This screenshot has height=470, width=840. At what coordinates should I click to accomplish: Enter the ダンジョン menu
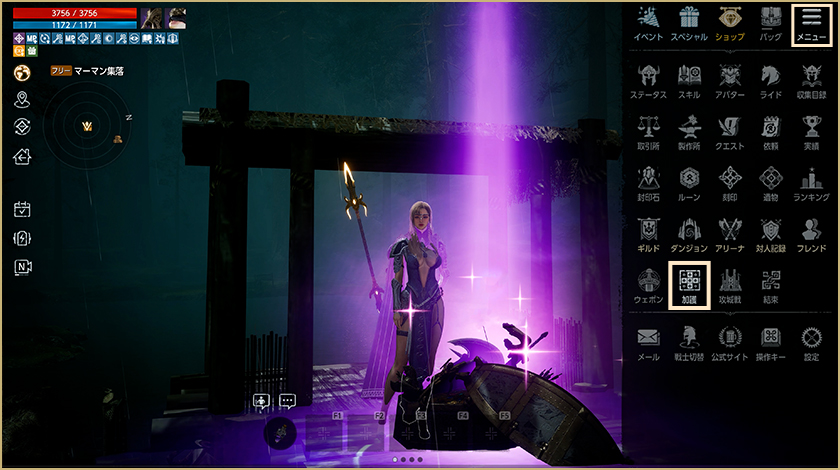(x=688, y=234)
